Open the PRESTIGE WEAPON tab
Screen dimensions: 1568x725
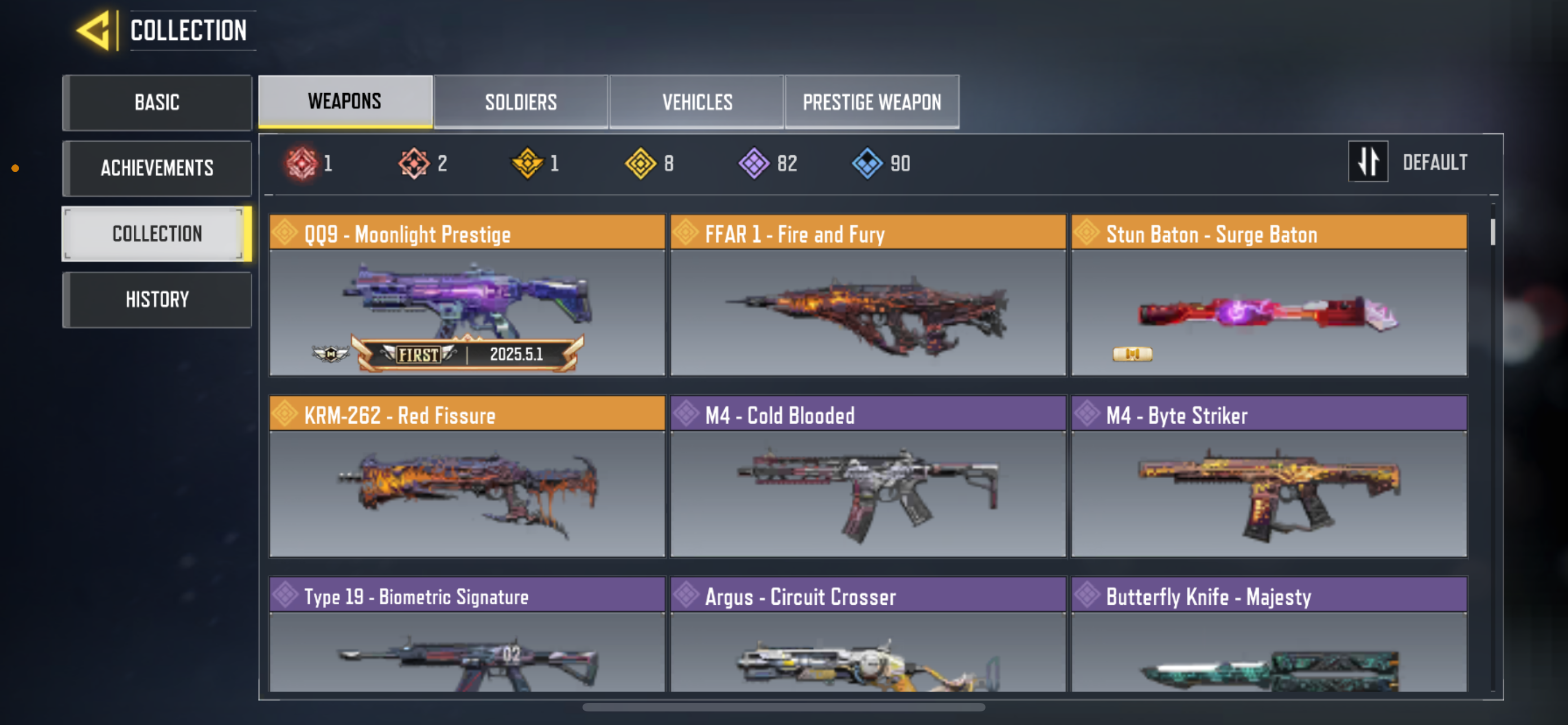[x=871, y=102]
